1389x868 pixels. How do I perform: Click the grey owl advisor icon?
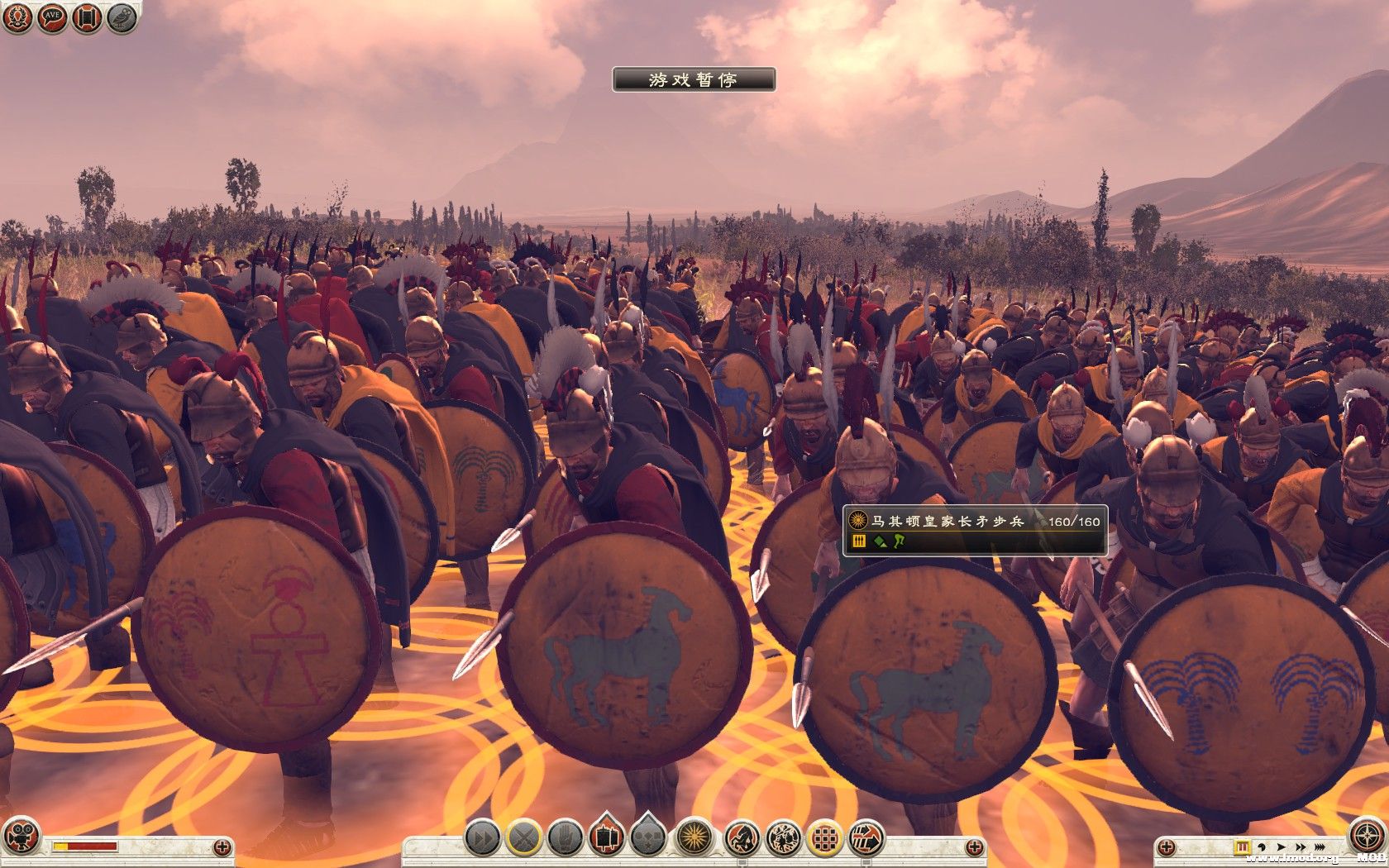coord(122,18)
